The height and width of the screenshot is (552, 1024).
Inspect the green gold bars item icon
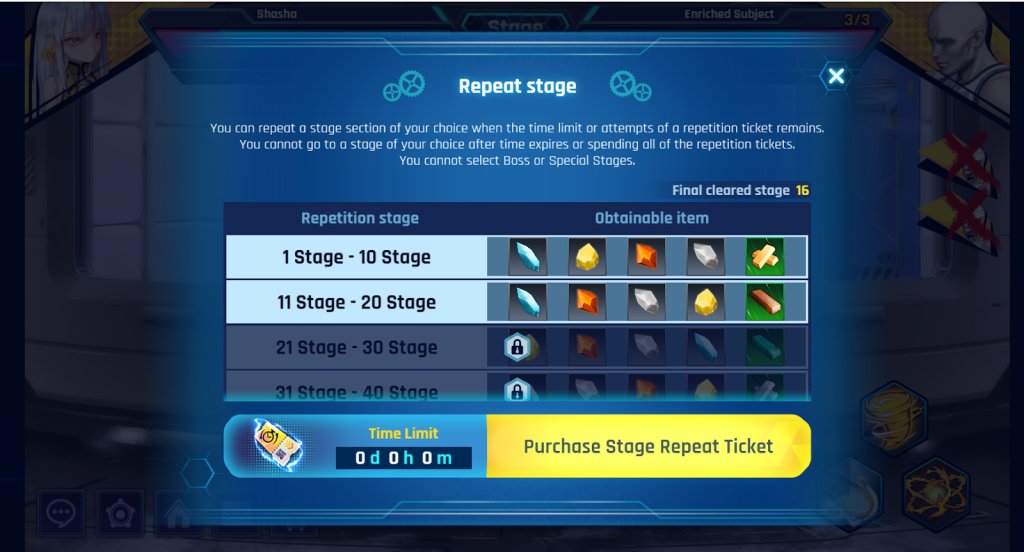(765, 257)
